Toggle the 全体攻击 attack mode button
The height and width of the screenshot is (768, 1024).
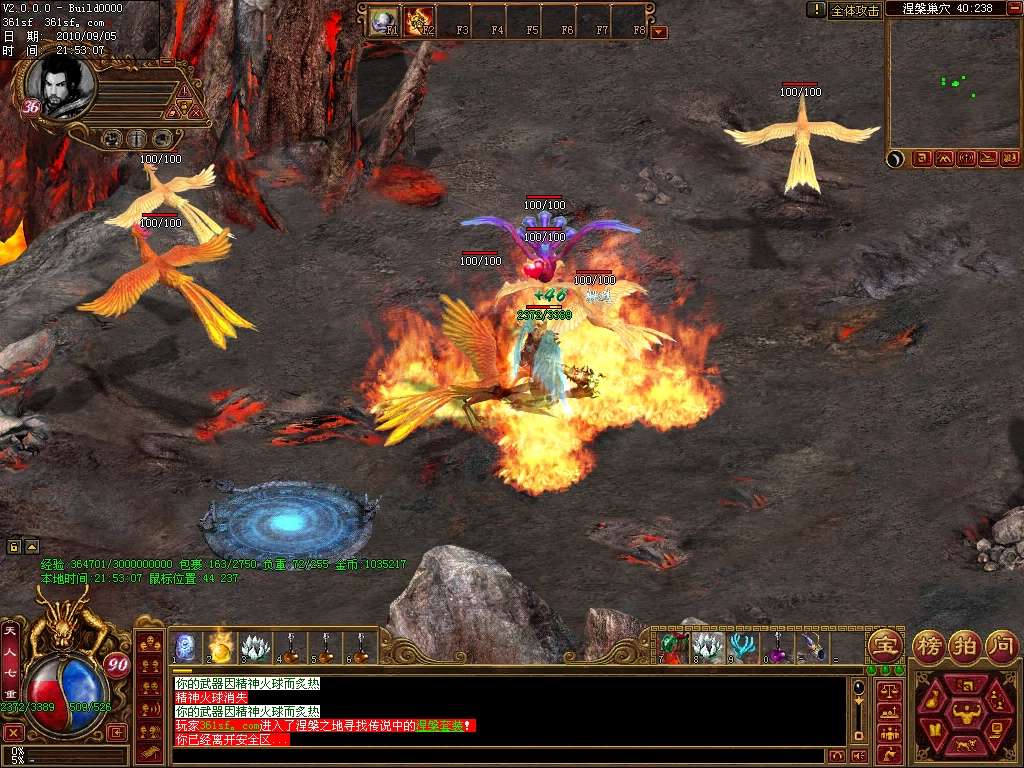tap(855, 10)
